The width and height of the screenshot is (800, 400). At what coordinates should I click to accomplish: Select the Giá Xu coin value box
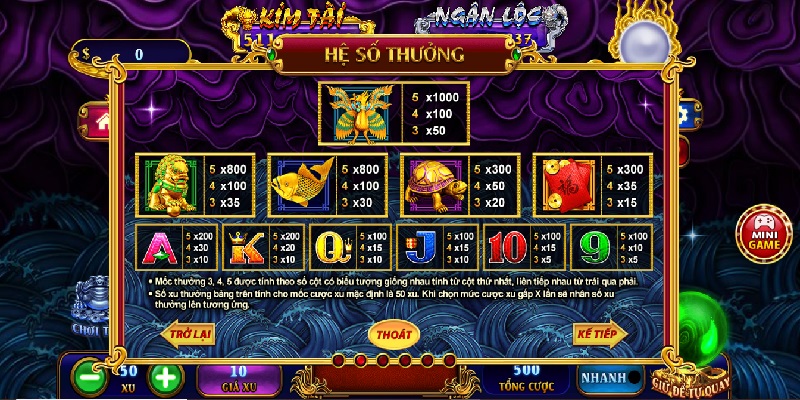pos(245,378)
